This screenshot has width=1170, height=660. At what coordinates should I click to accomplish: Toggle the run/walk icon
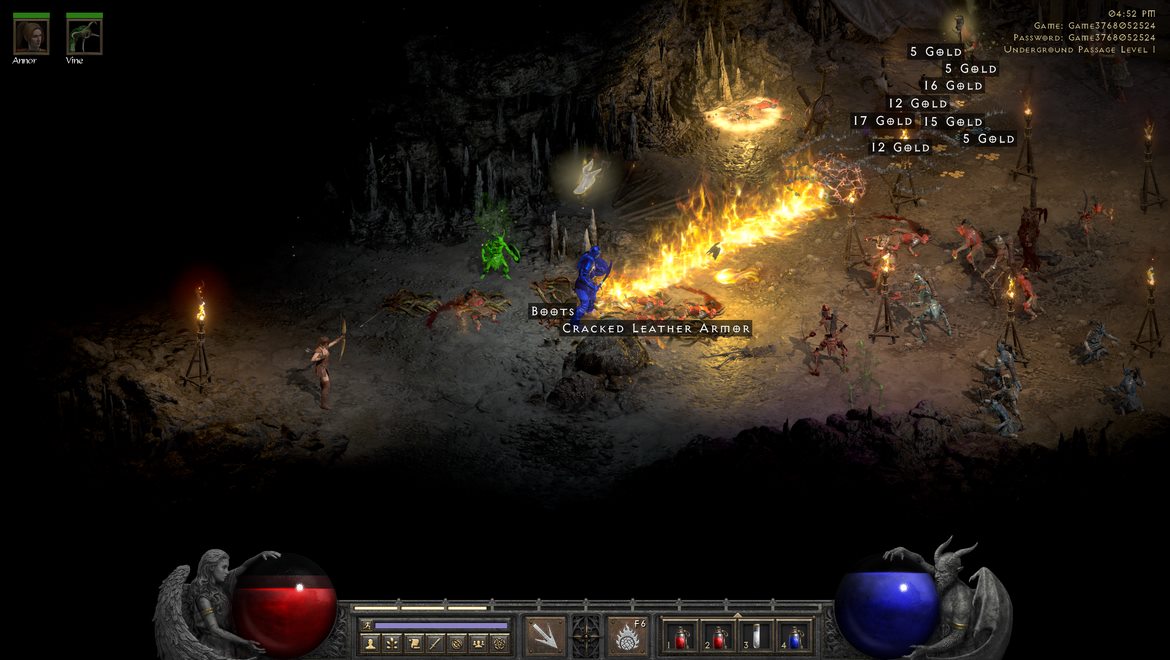pos(366,625)
